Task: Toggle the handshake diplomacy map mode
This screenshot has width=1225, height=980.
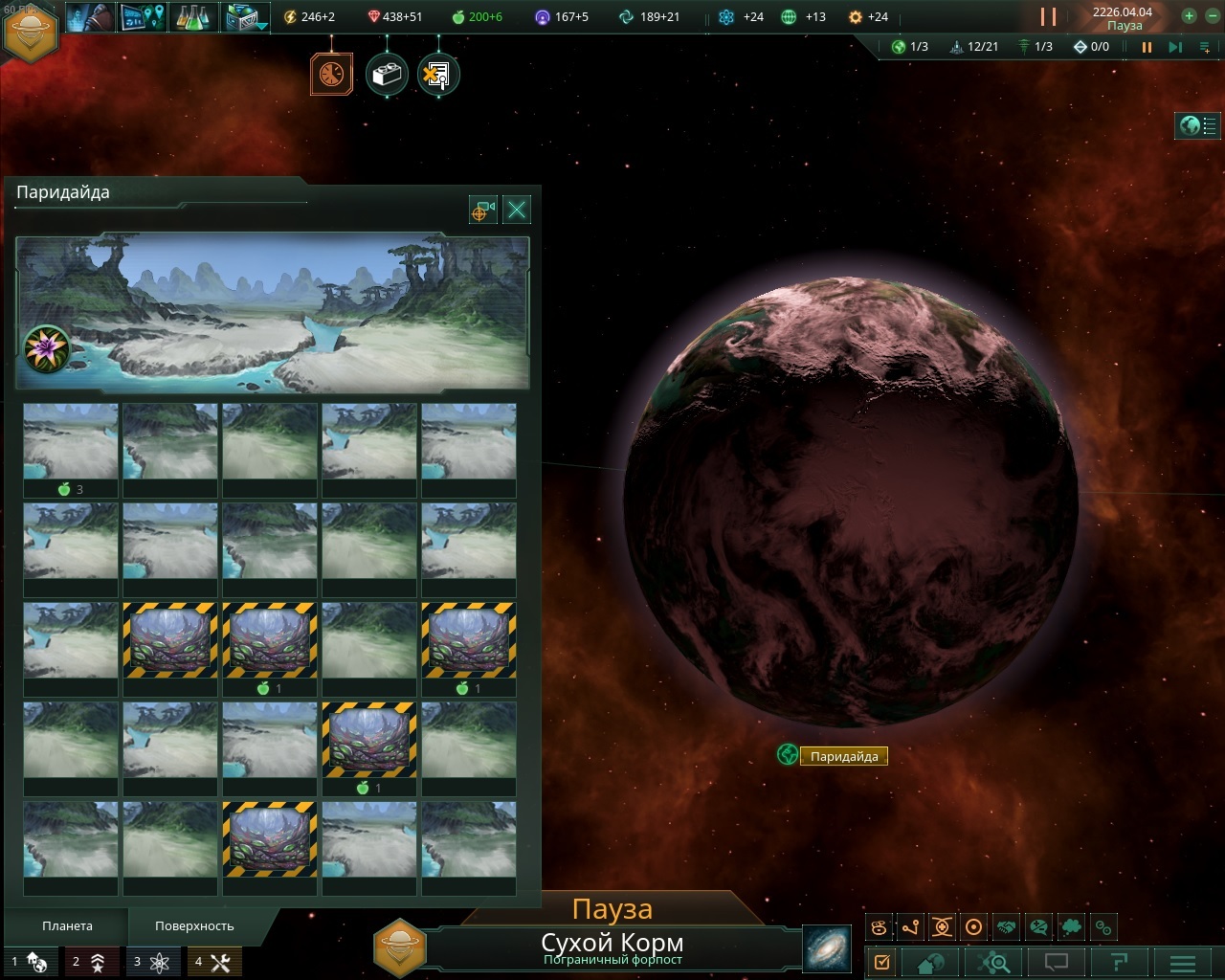Action: click(1006, 926)
